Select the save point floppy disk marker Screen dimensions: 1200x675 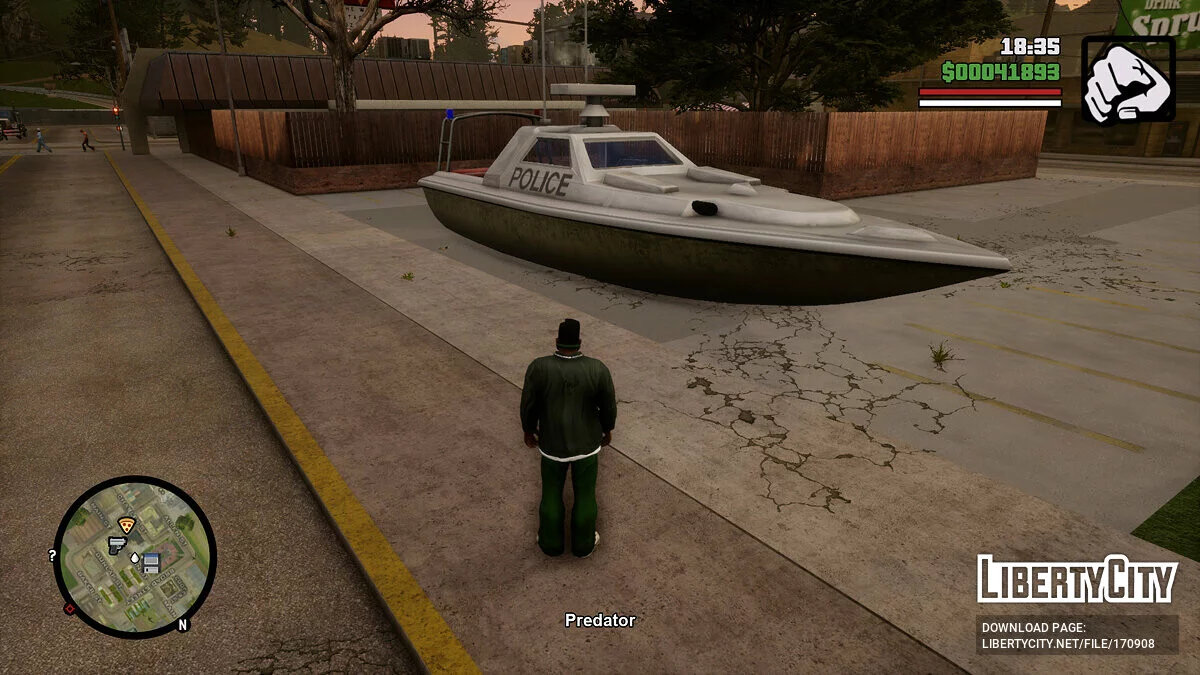(151, 563)
